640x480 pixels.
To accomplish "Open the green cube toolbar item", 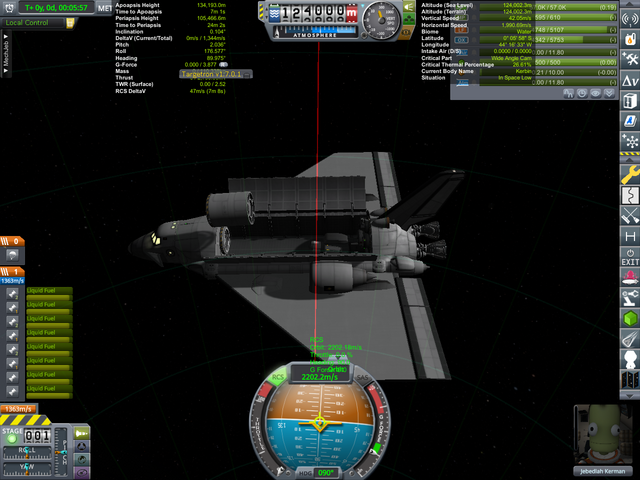I will (x=630, y=318).
